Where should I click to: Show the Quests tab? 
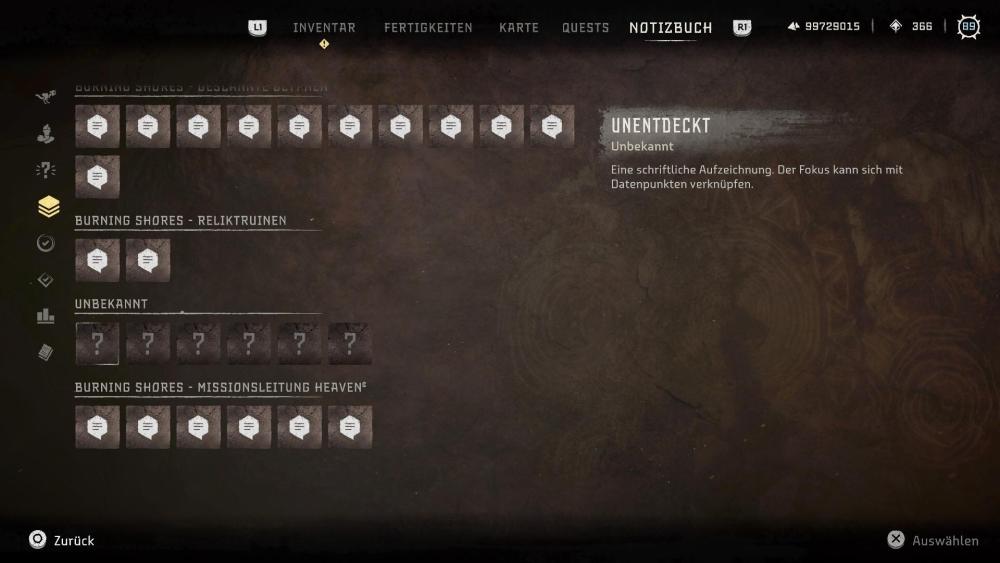[585, 28]
